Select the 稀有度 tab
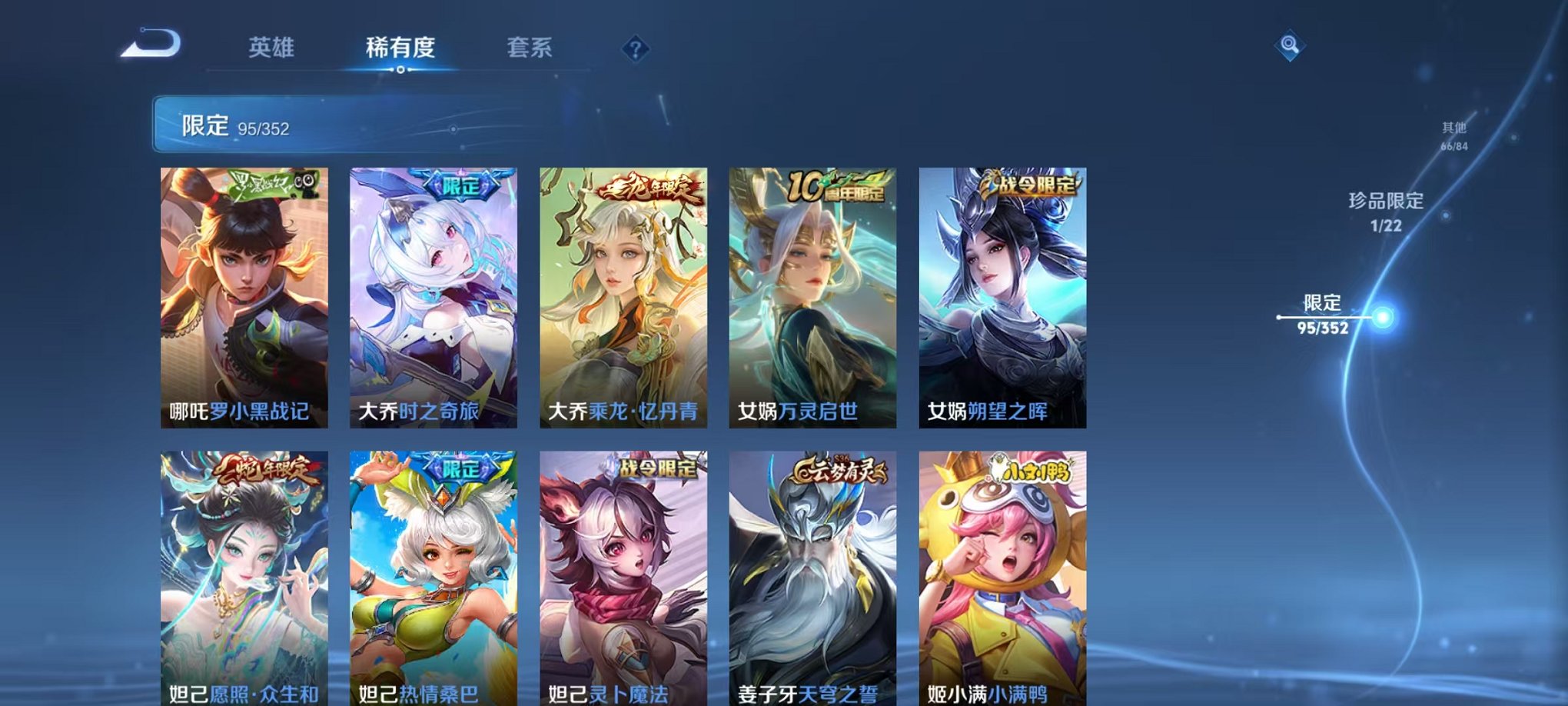The image size is (1568, 706). 399,48
